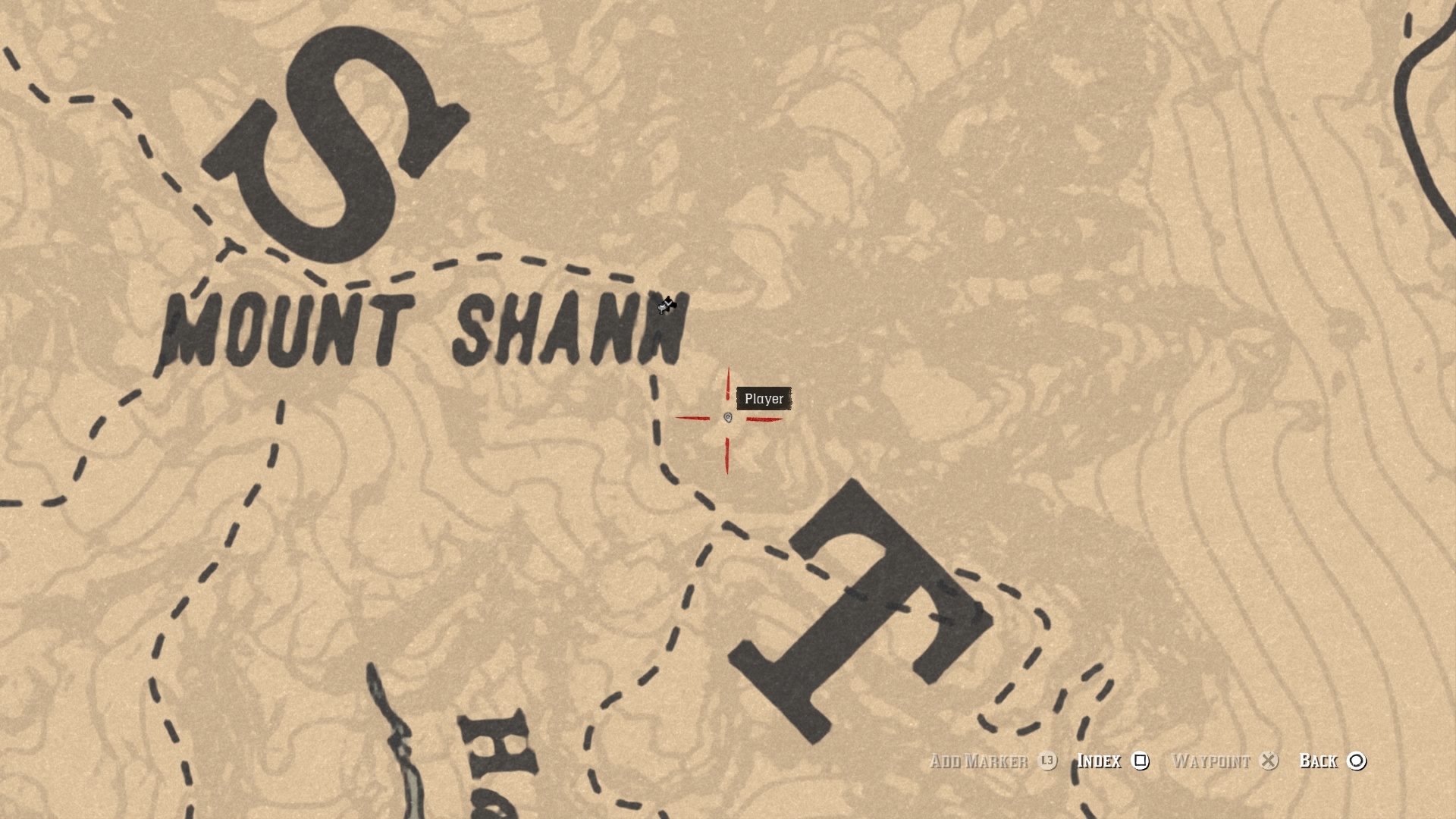Select the Player location marker on the map
Screen dimensions: 1456x819
(727, 419)
